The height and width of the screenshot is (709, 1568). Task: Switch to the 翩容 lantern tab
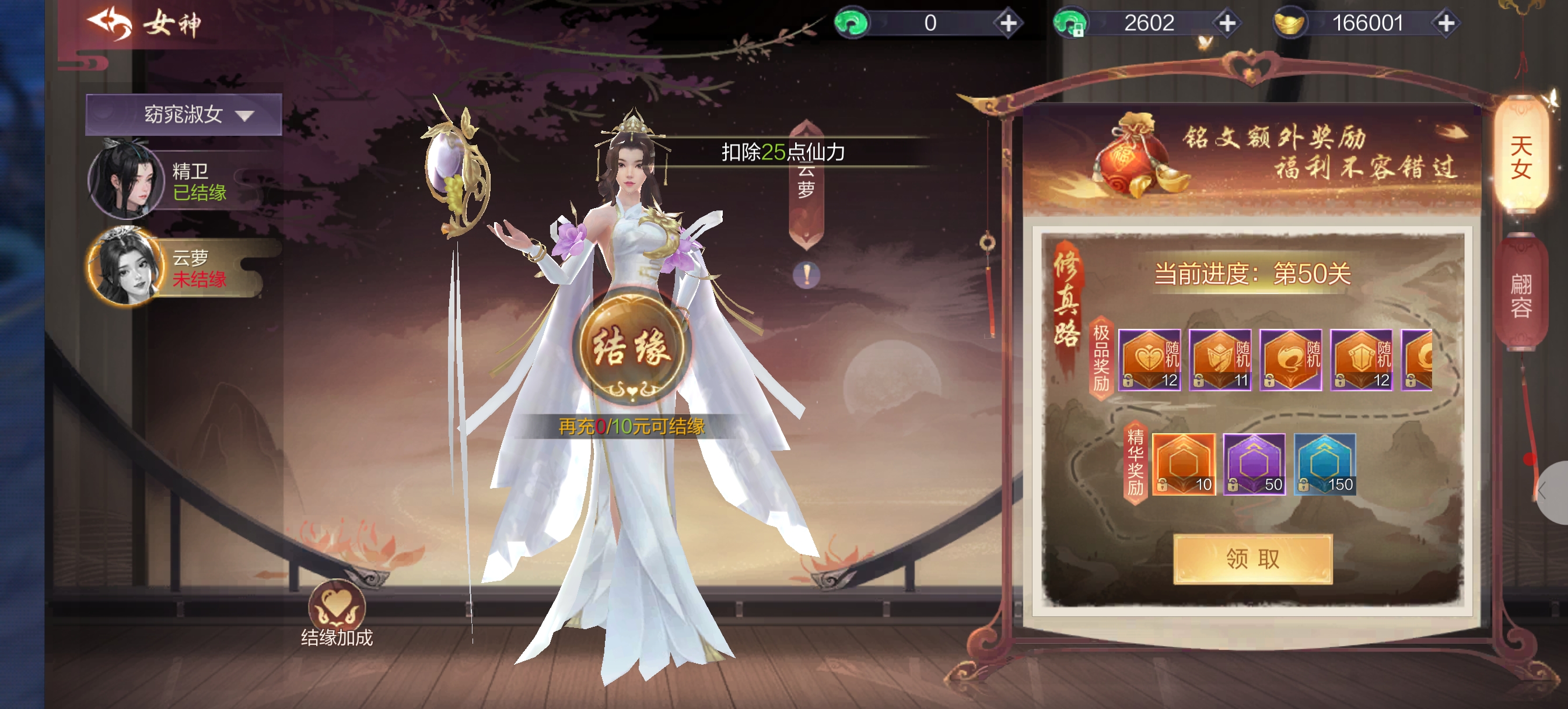1521,295
